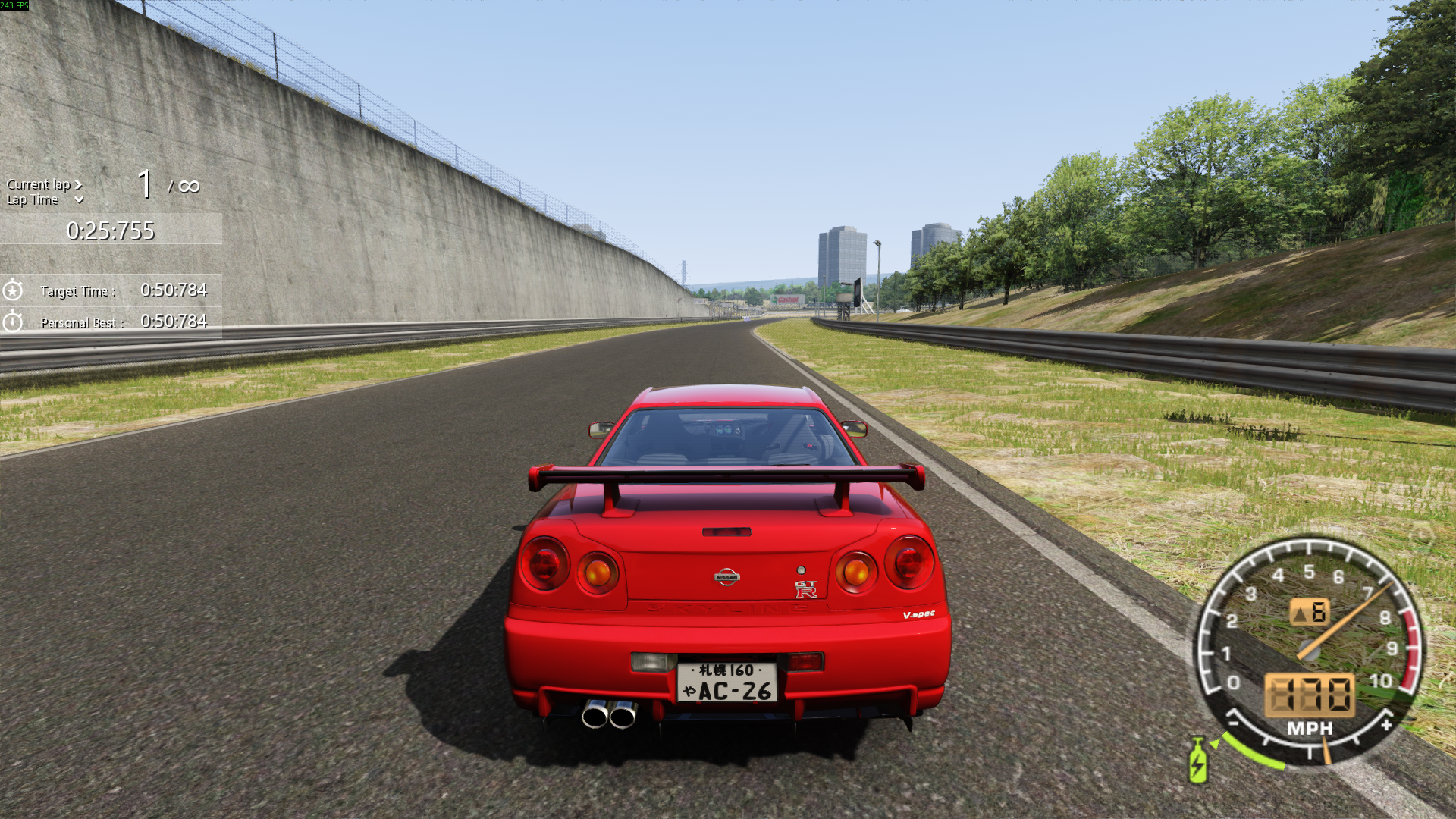Image resolution: width=1456 pixels, height=819 pixels.
Task: Select the Target Time star stopwatch icon
Action: (13, 290)
